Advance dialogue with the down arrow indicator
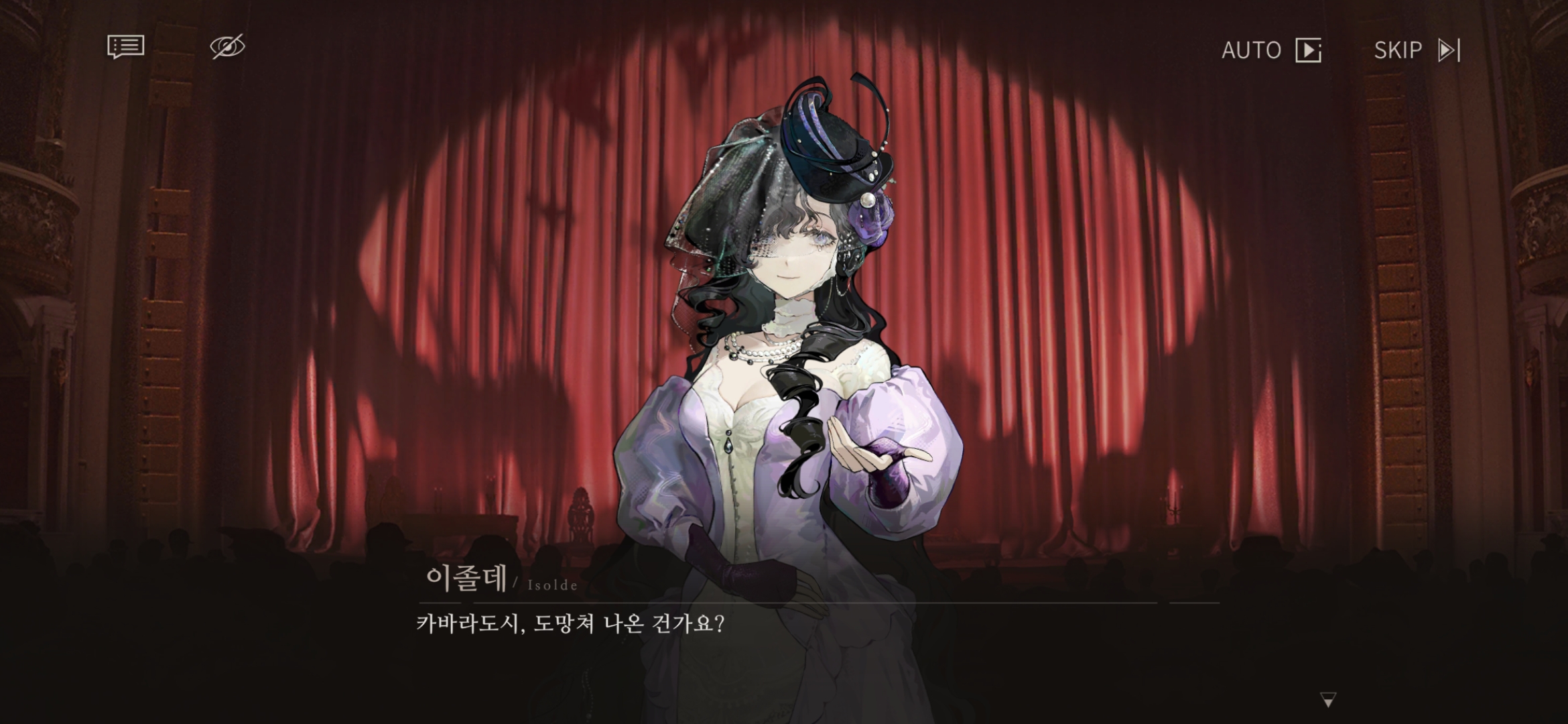Viewport: 1568px width, 724px height. 1327,700
